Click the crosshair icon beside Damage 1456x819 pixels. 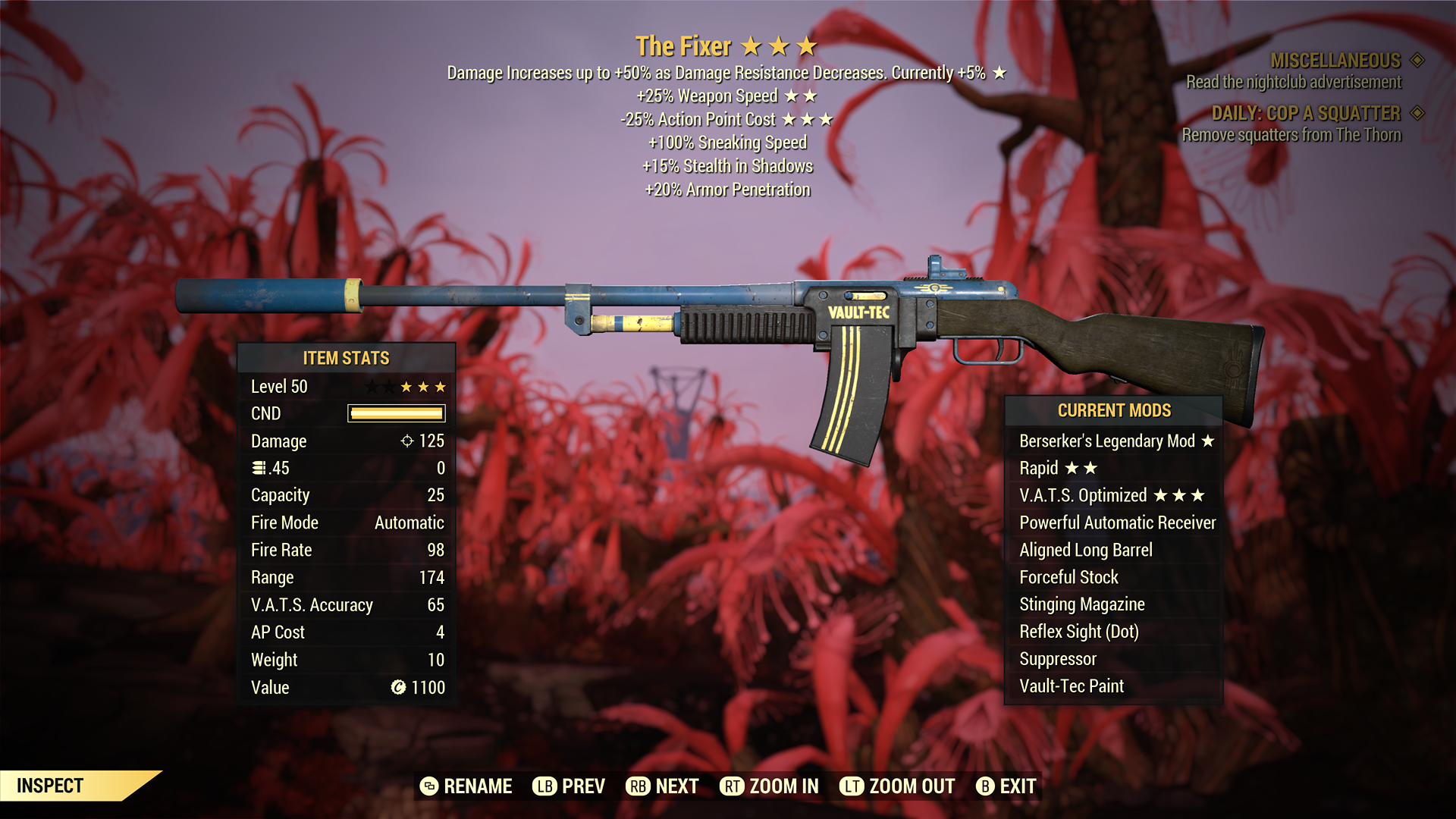407,441
